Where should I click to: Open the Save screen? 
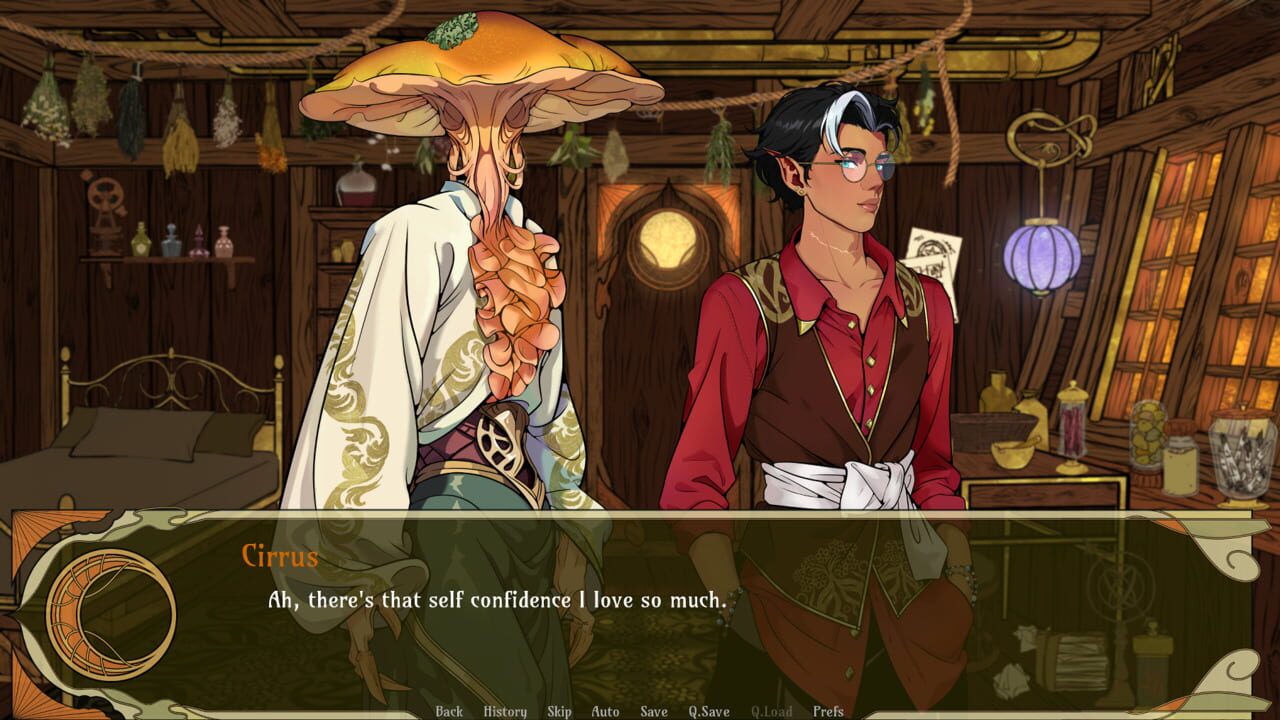652,712
